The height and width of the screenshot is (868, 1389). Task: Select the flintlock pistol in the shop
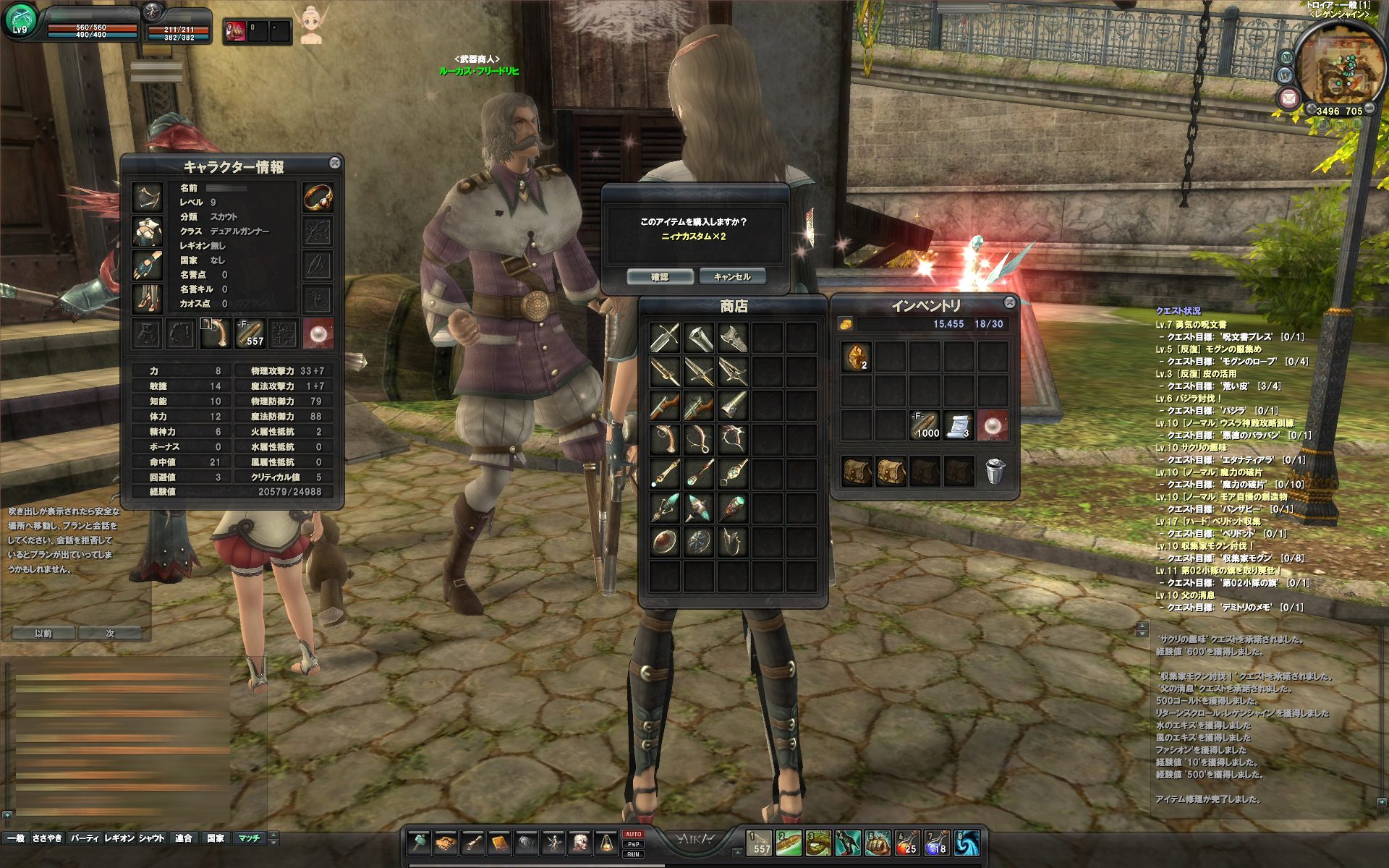pos(664,438)
